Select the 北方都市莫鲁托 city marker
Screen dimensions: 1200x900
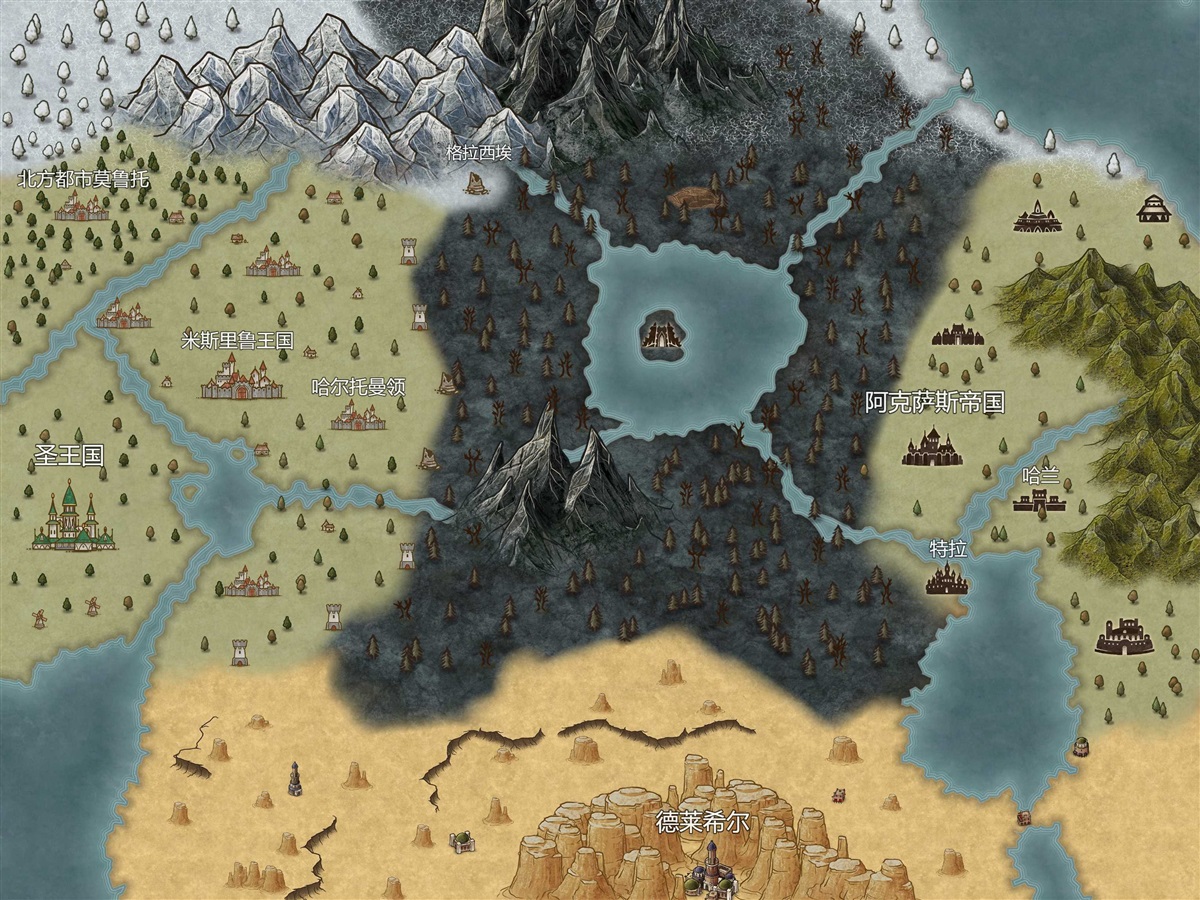tap(82, 208)
